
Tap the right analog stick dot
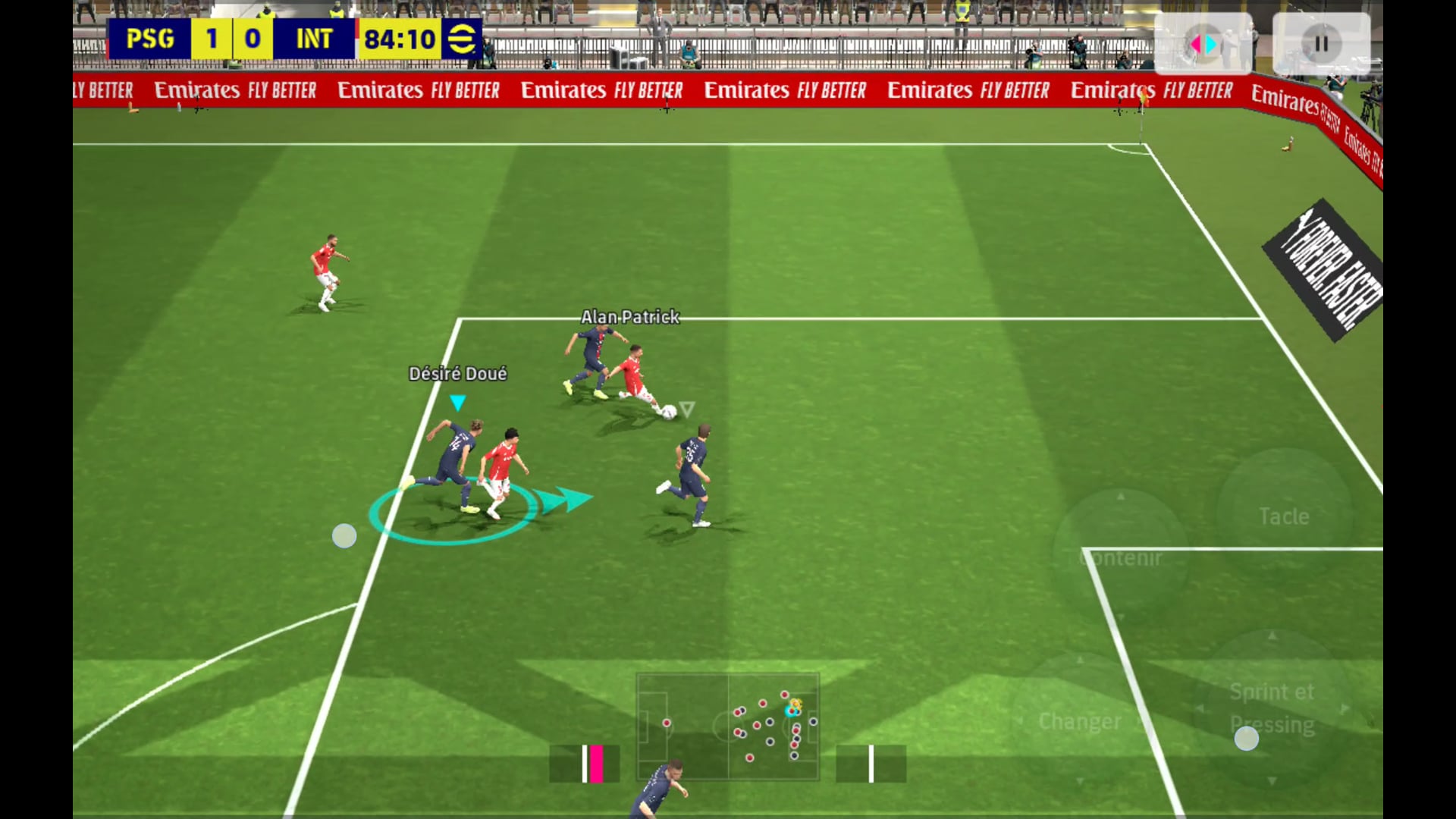tap(1247, 738)
